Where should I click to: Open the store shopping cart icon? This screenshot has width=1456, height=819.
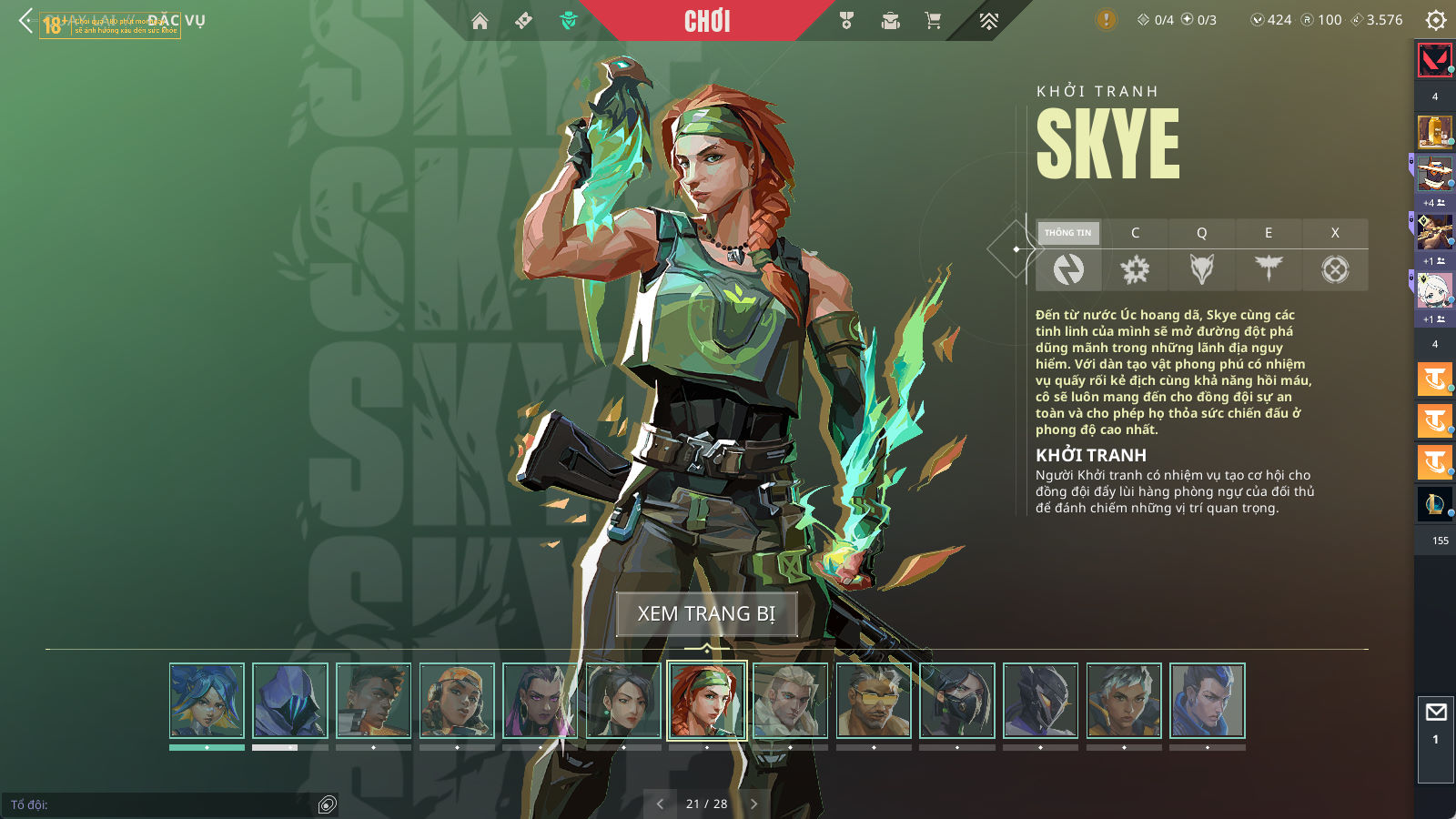pyautogui.click(x=933, y=21)
